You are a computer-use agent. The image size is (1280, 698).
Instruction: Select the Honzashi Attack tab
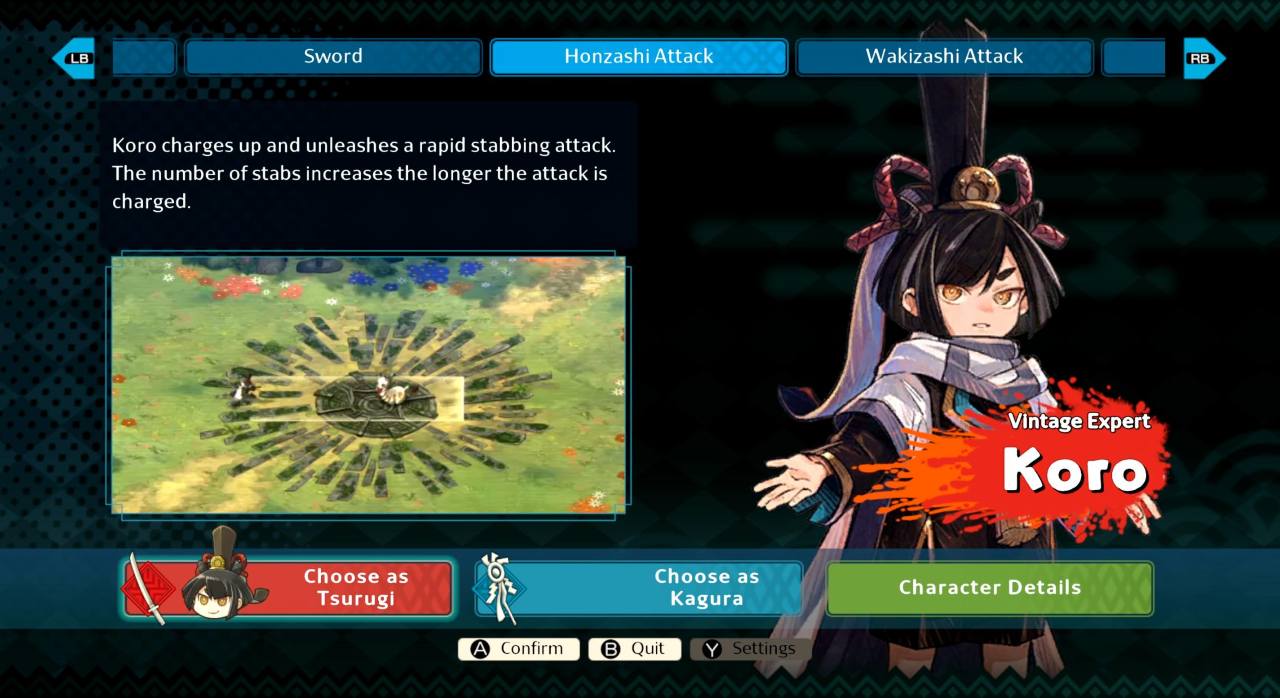click(638, 57)
